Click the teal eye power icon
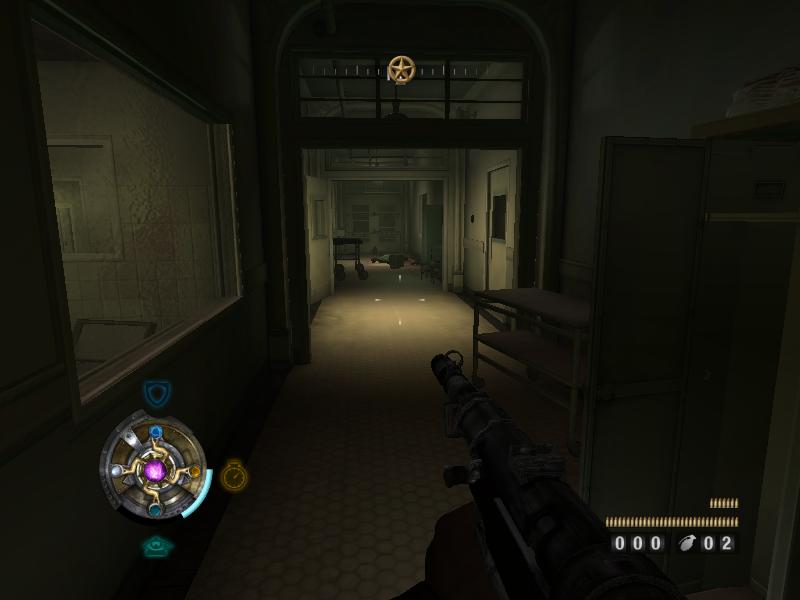Screen dimensions: 800x600 157,546
